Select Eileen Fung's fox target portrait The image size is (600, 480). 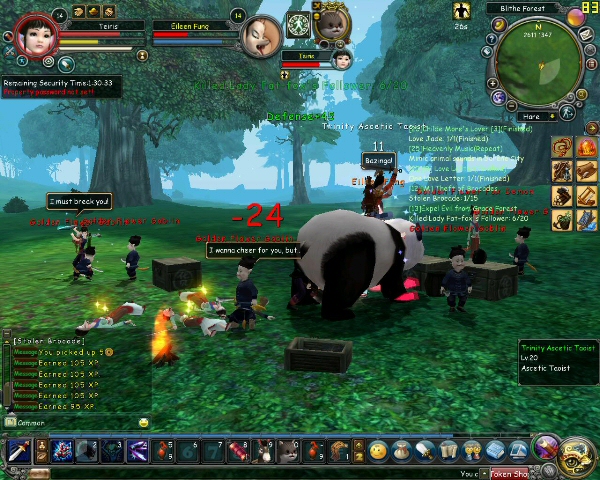click(x=261, y=37)
